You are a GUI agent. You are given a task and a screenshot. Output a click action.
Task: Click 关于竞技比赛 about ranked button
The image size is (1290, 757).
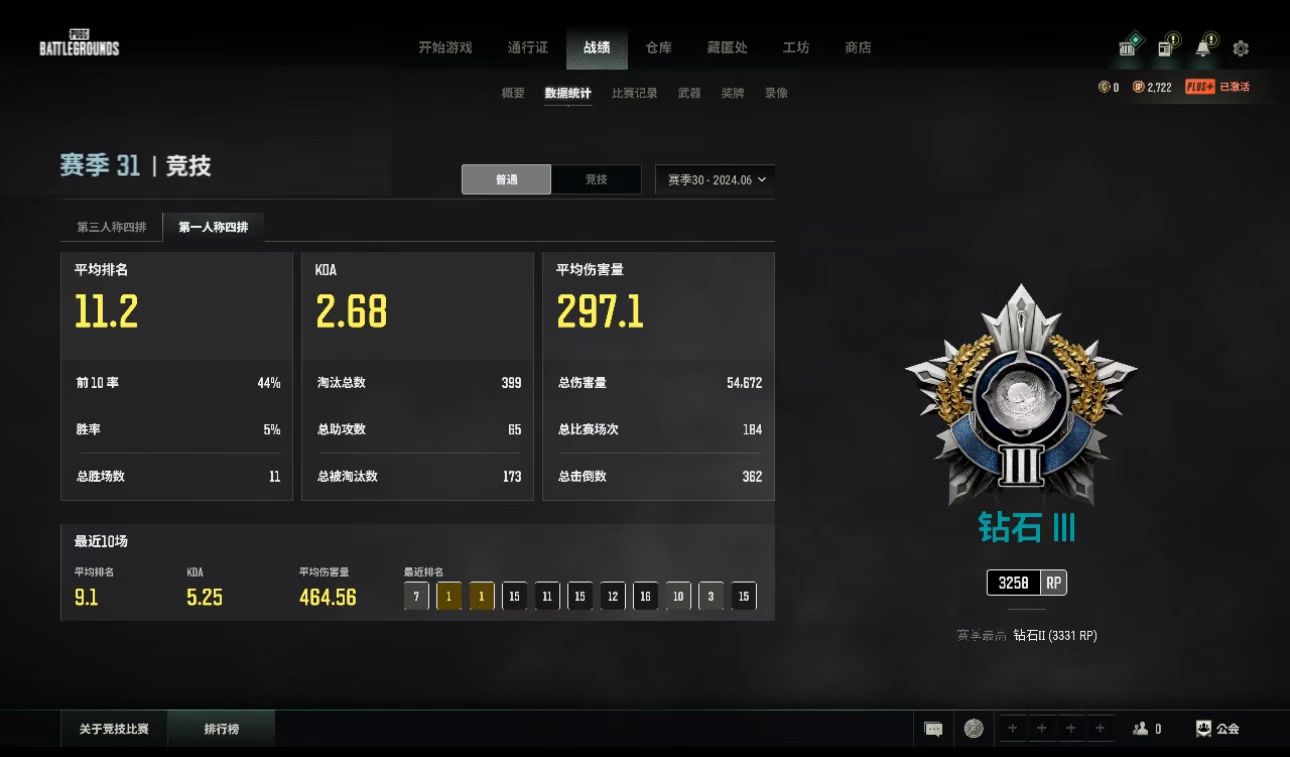(x=114, y=729)
